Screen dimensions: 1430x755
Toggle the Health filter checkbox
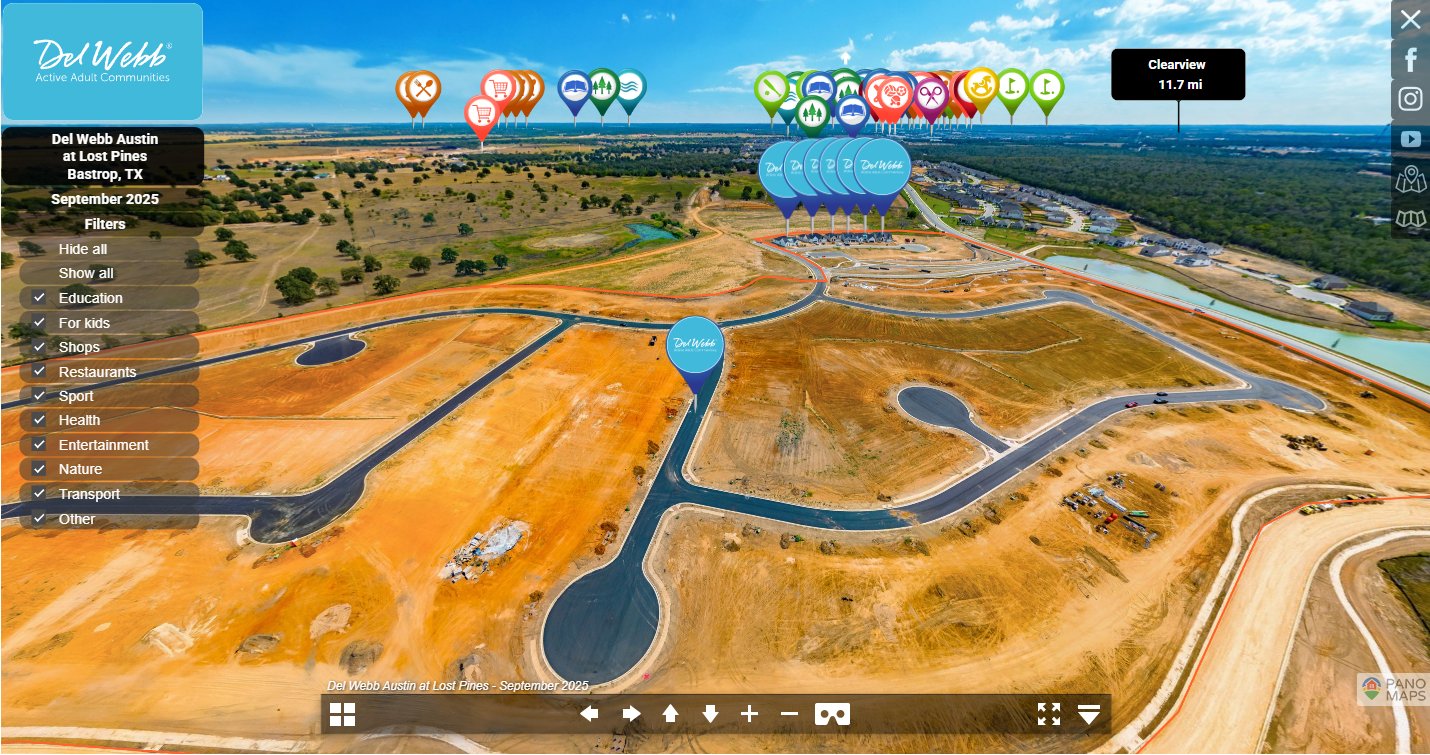pyautogui.click(x=39, y=420)
